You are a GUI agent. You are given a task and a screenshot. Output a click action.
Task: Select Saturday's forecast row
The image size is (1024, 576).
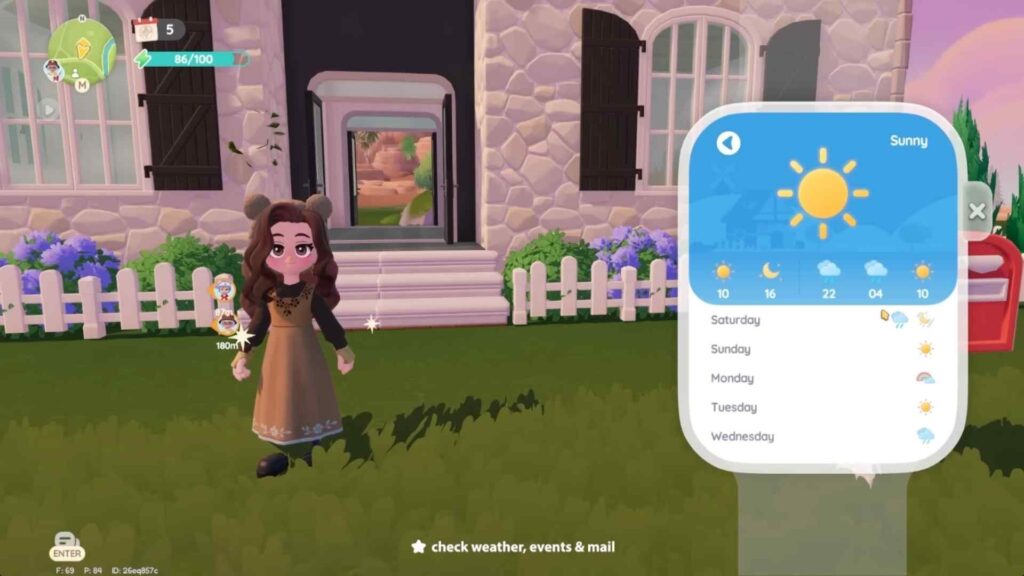click(x=822, y=320)
